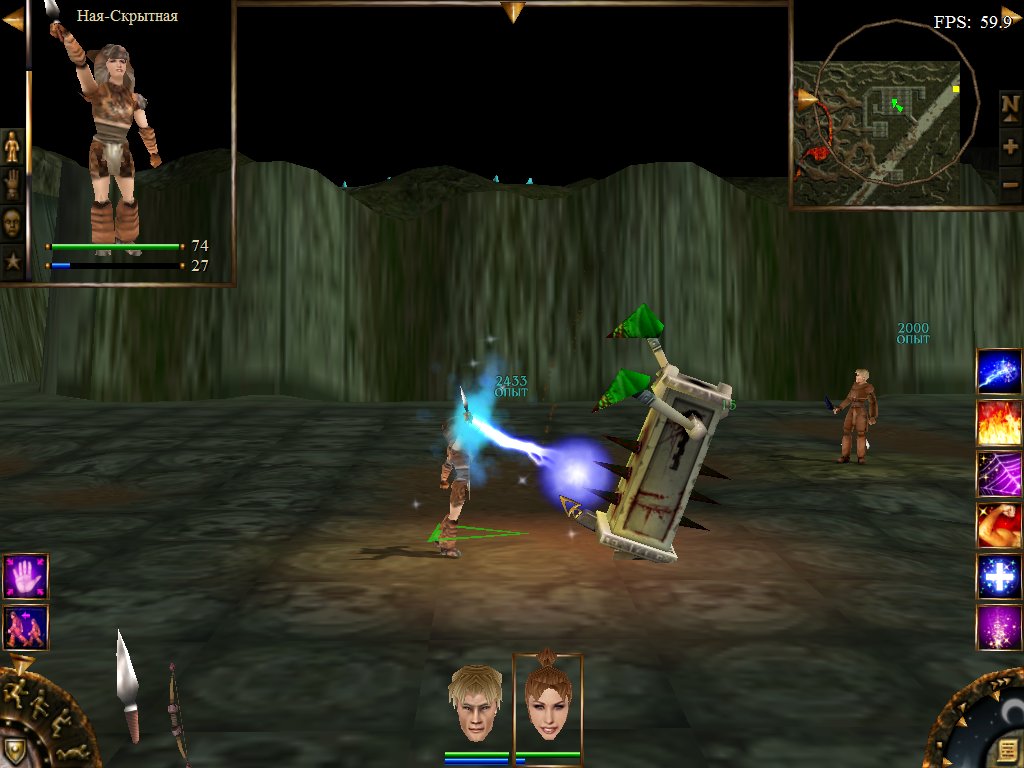Open the hand tab in character panel
This screenshot has height=768, width=1024.
click(x=12, y=185)
